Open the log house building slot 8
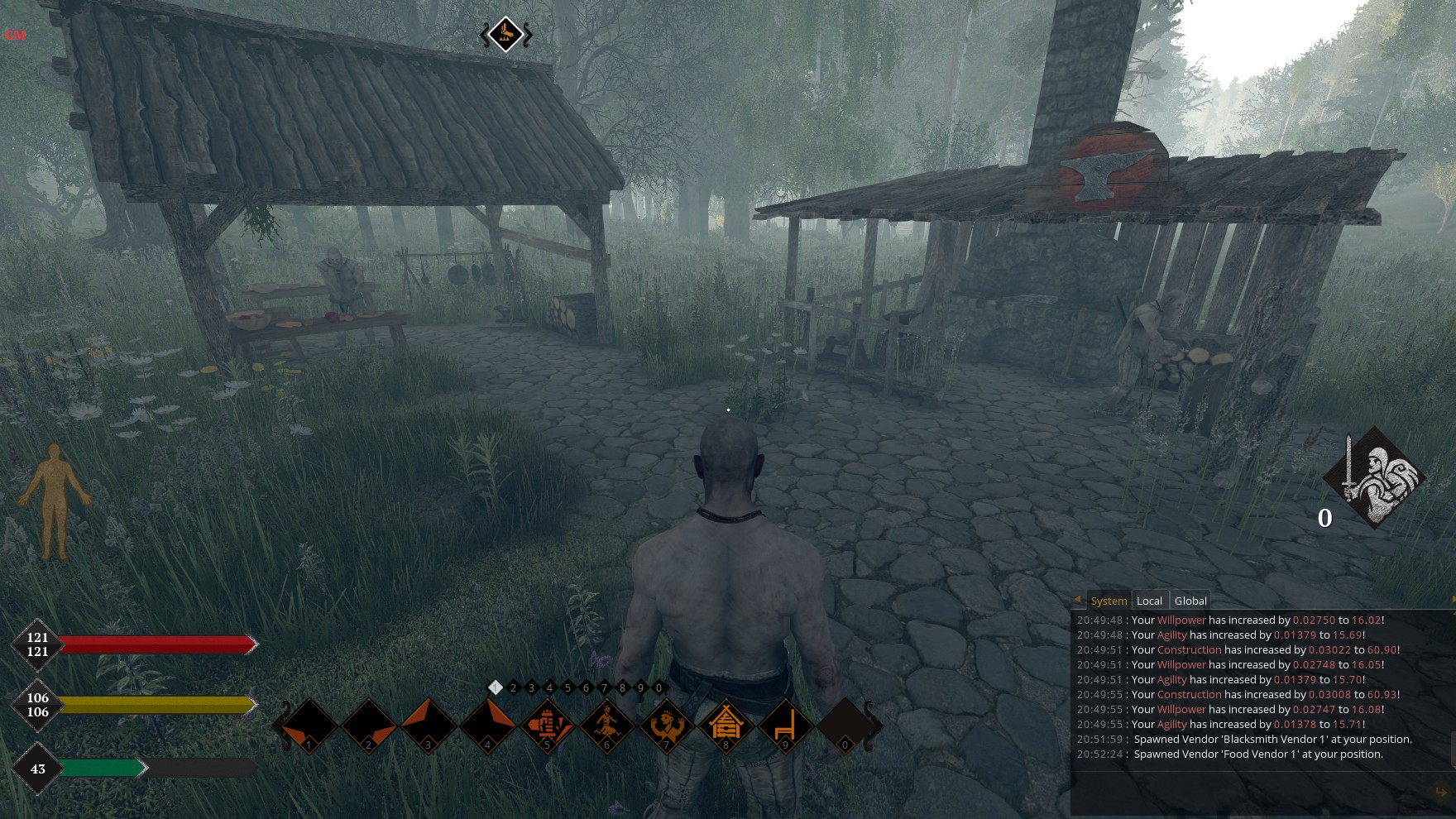 tap(726, 726)
